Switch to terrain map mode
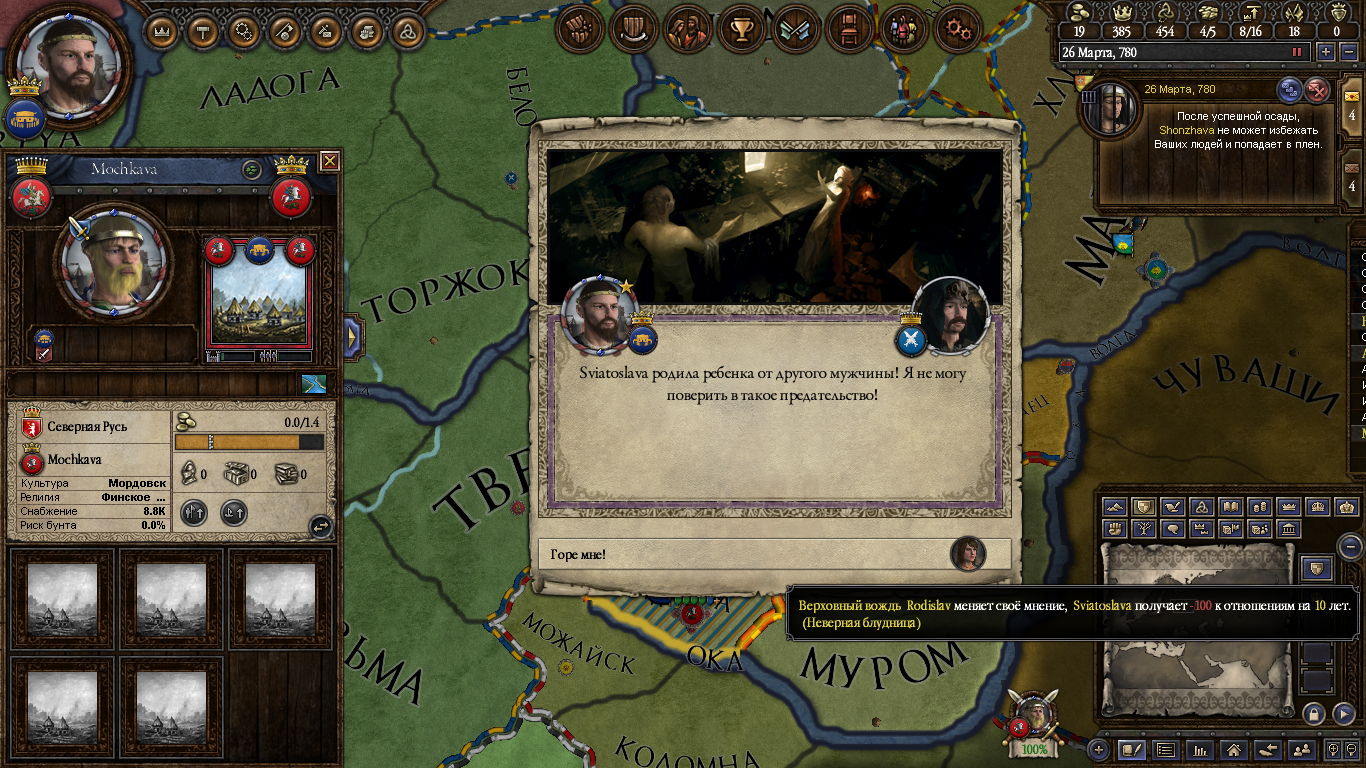Screen dimensions: 1366x768 1115,507
